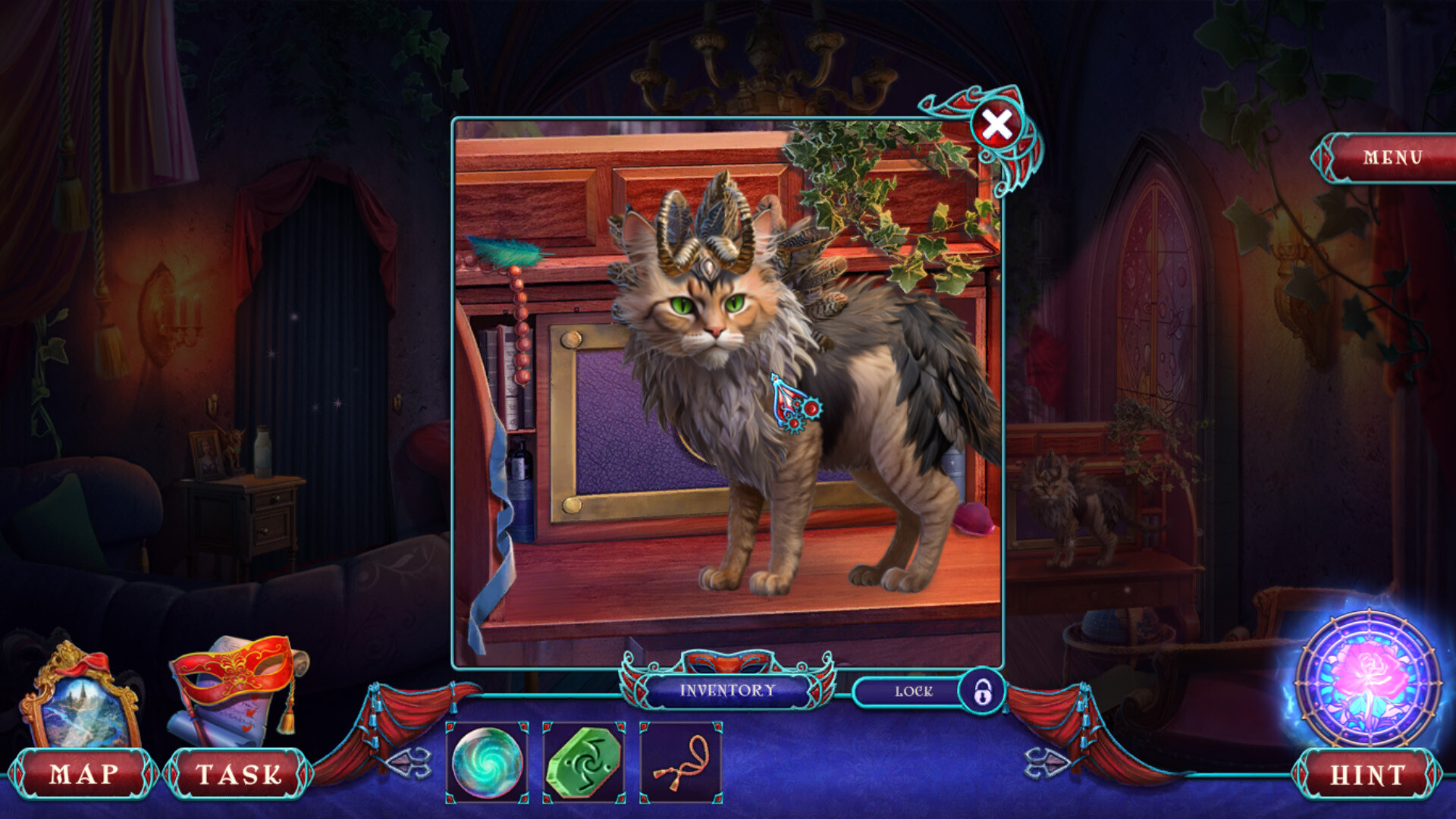Pick up the rope inventory item
1456x819 pixels.
[677, 764]
